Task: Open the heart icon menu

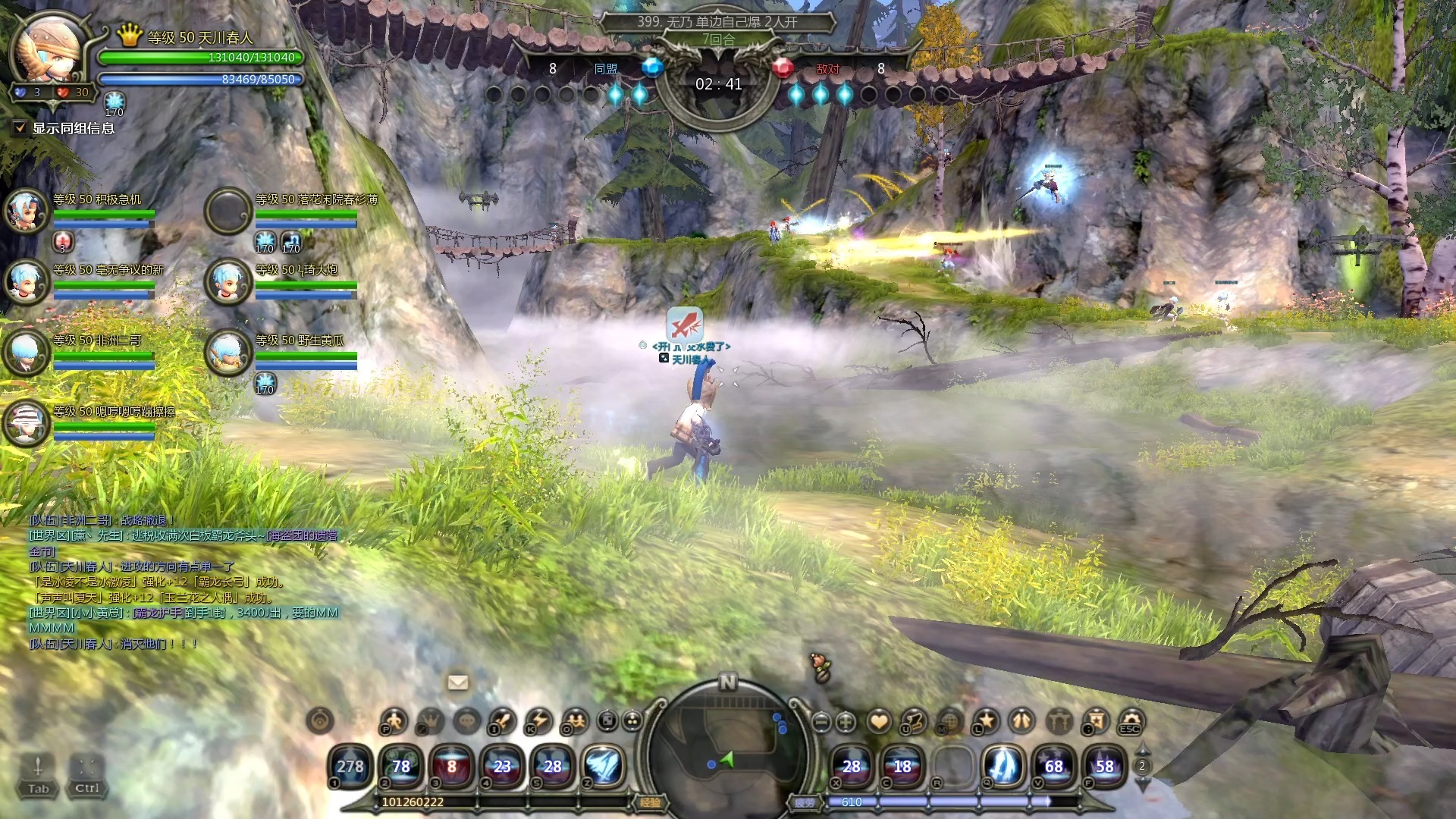Action: click(x=879, y=721)
